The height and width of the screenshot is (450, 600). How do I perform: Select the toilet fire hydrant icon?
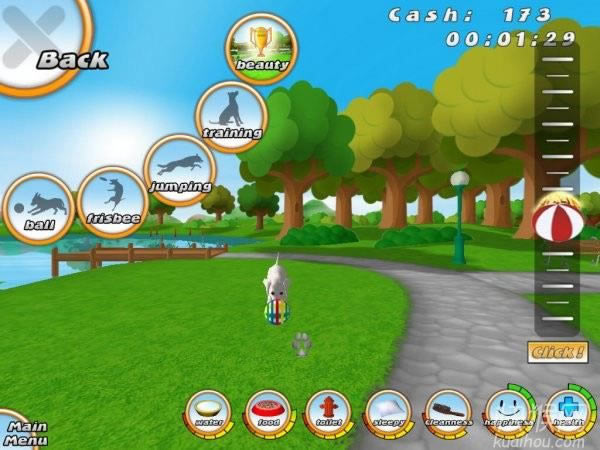click(x=327, y=412)
